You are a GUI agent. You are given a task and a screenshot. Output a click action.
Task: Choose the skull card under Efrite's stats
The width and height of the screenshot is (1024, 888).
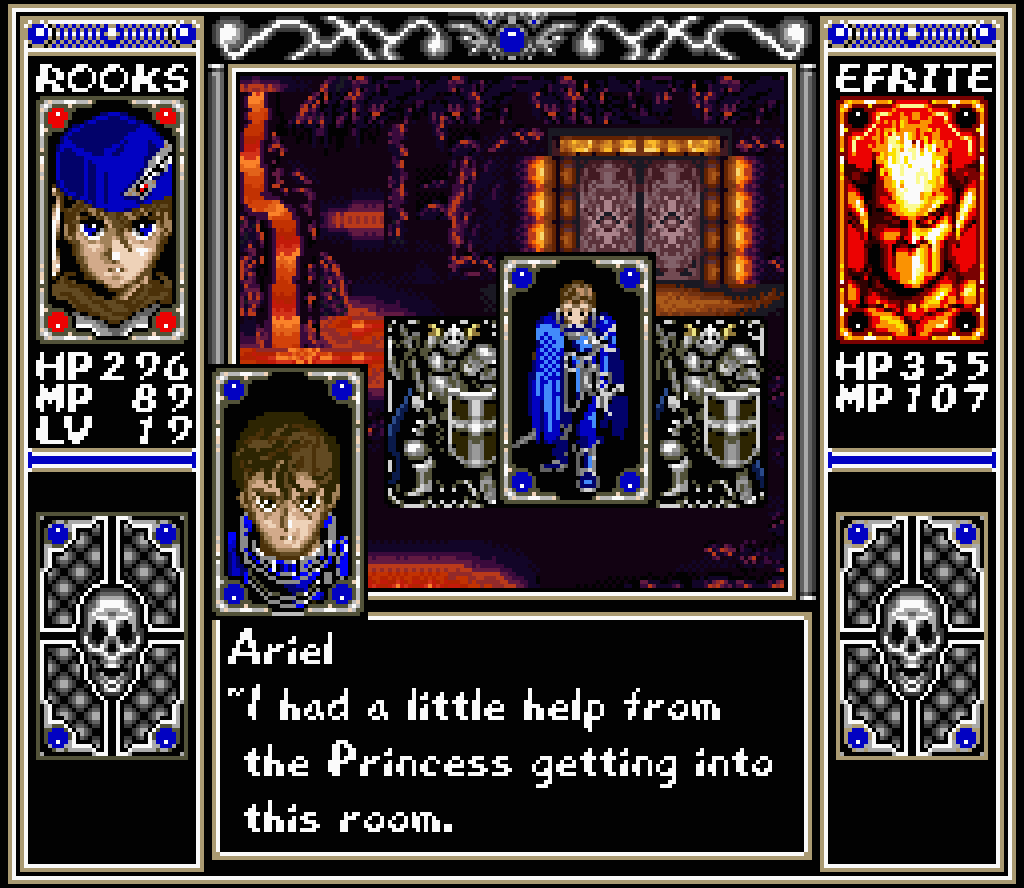click(x=912, y=634)
